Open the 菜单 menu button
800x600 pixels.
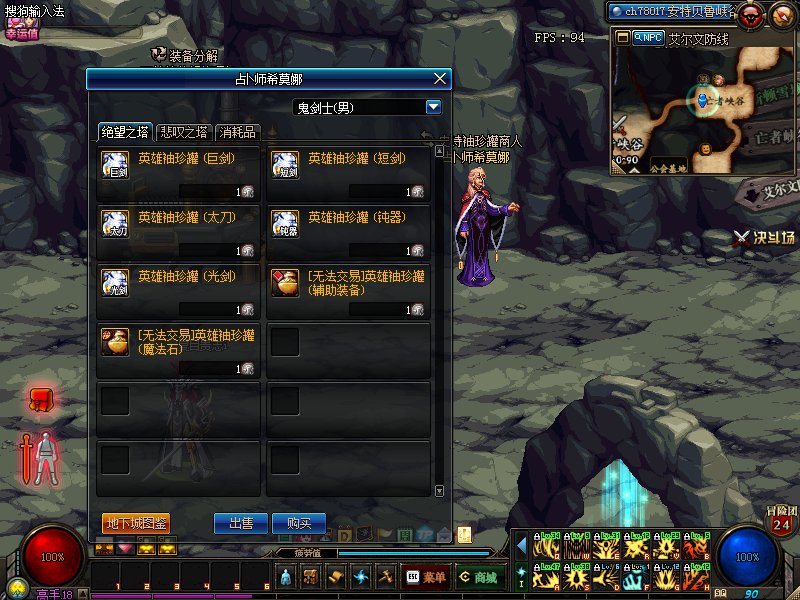pyautogui.click(x=426, y=577)
